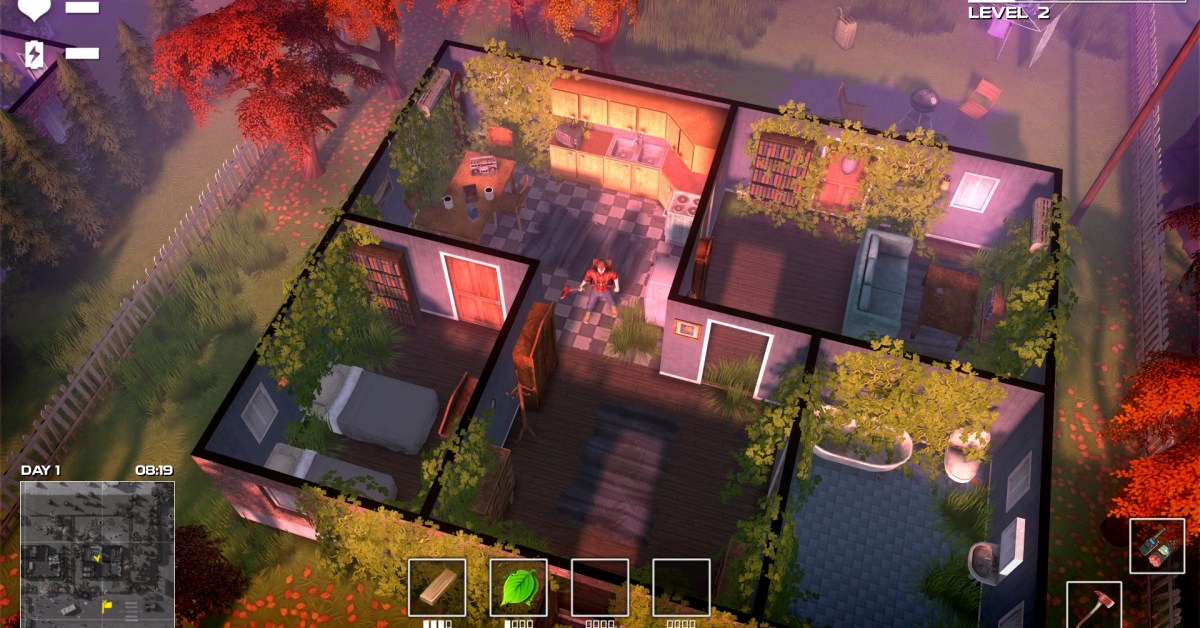Select the axe weapon slot
Screen dimensions: 1200x628
pos(1093,606)
